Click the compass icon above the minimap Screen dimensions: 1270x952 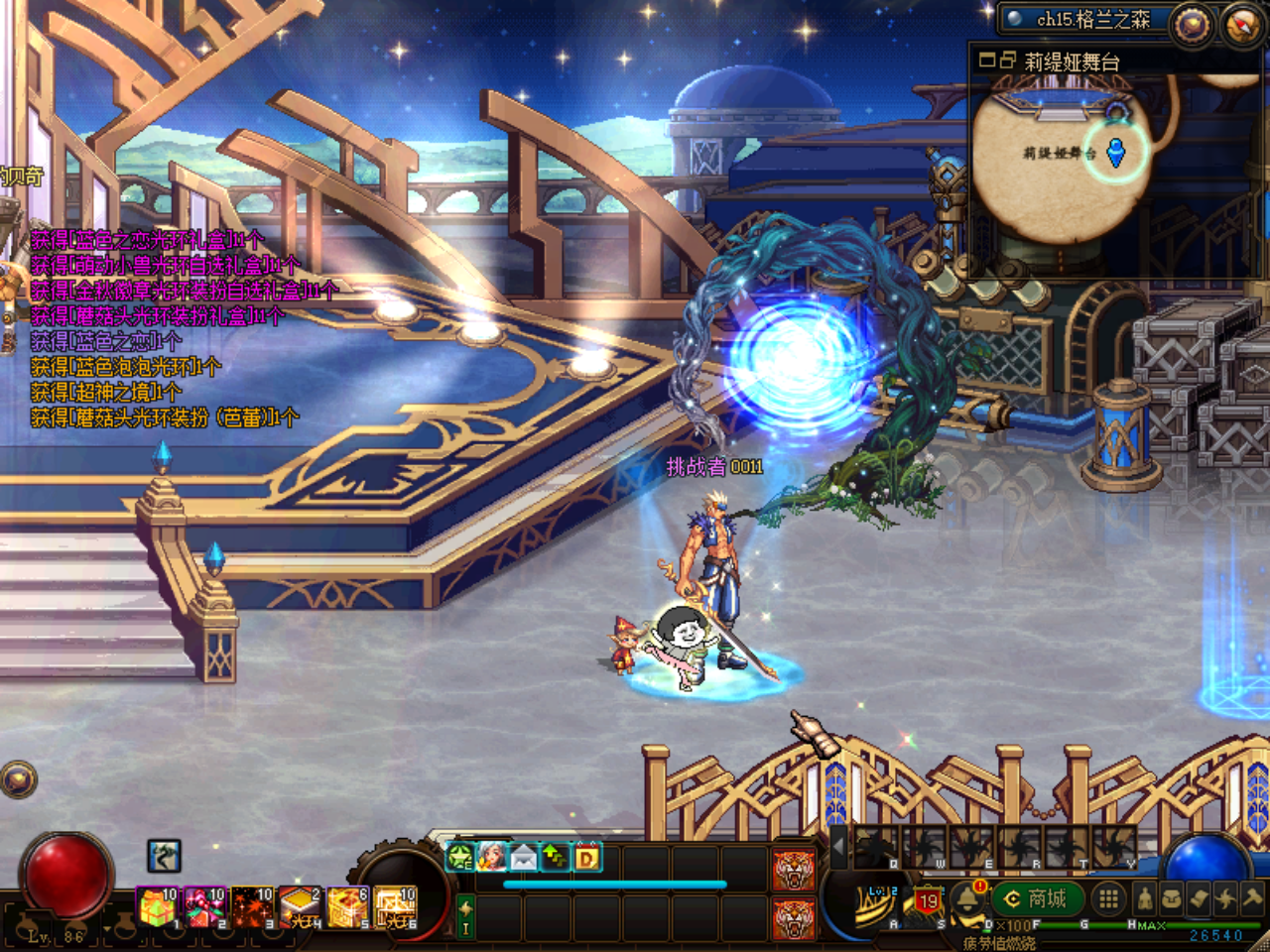click(x=1242, y=24)
